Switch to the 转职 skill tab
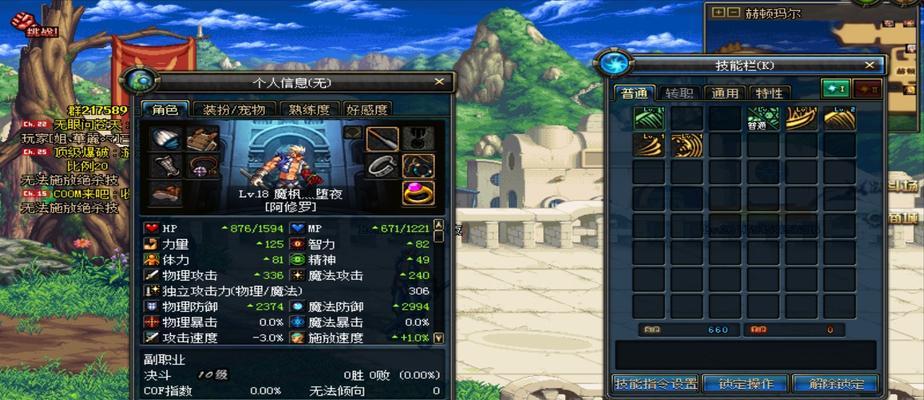 (679, 93)
